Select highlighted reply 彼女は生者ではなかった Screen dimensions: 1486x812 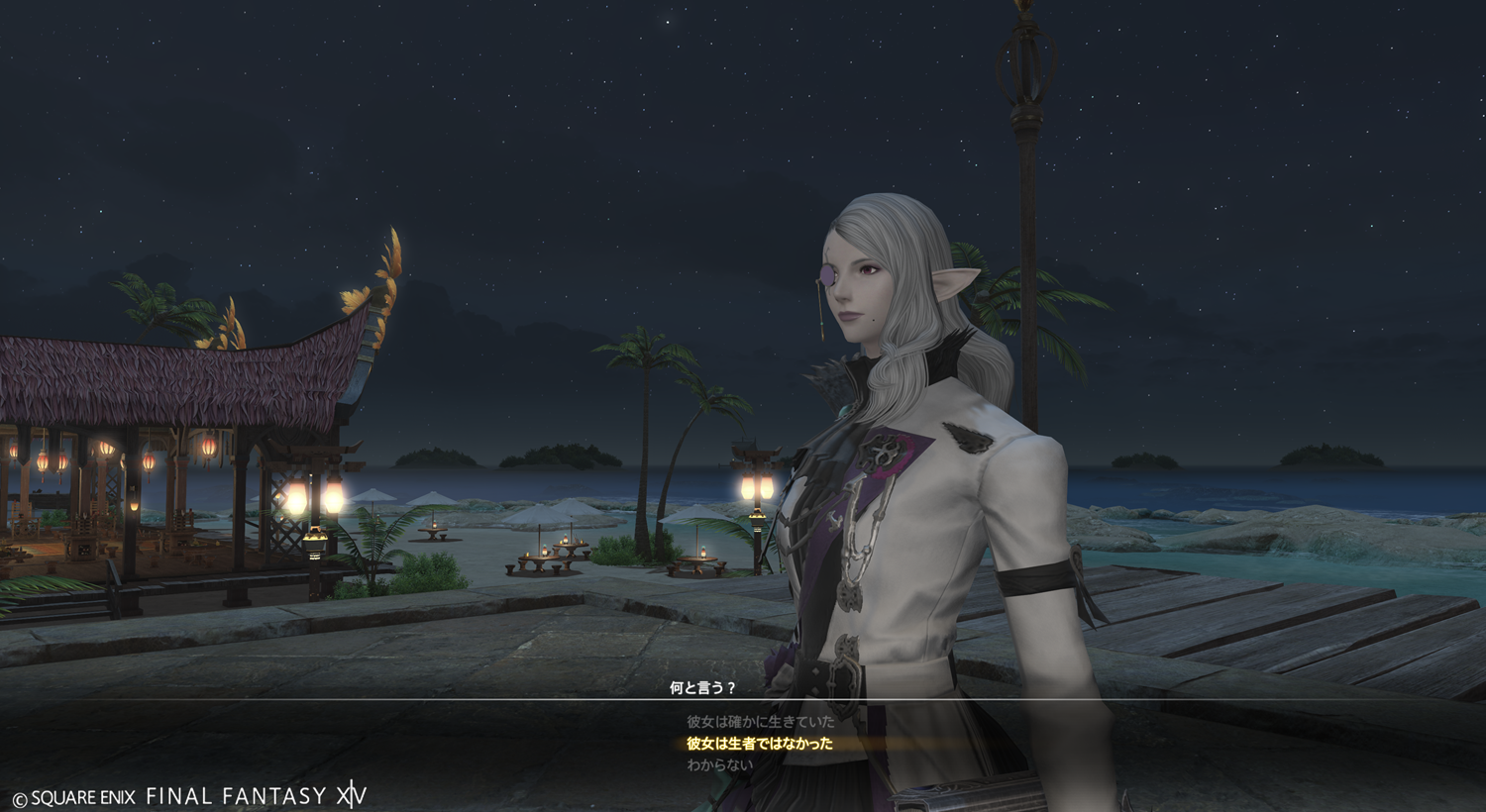click(760, 744)
